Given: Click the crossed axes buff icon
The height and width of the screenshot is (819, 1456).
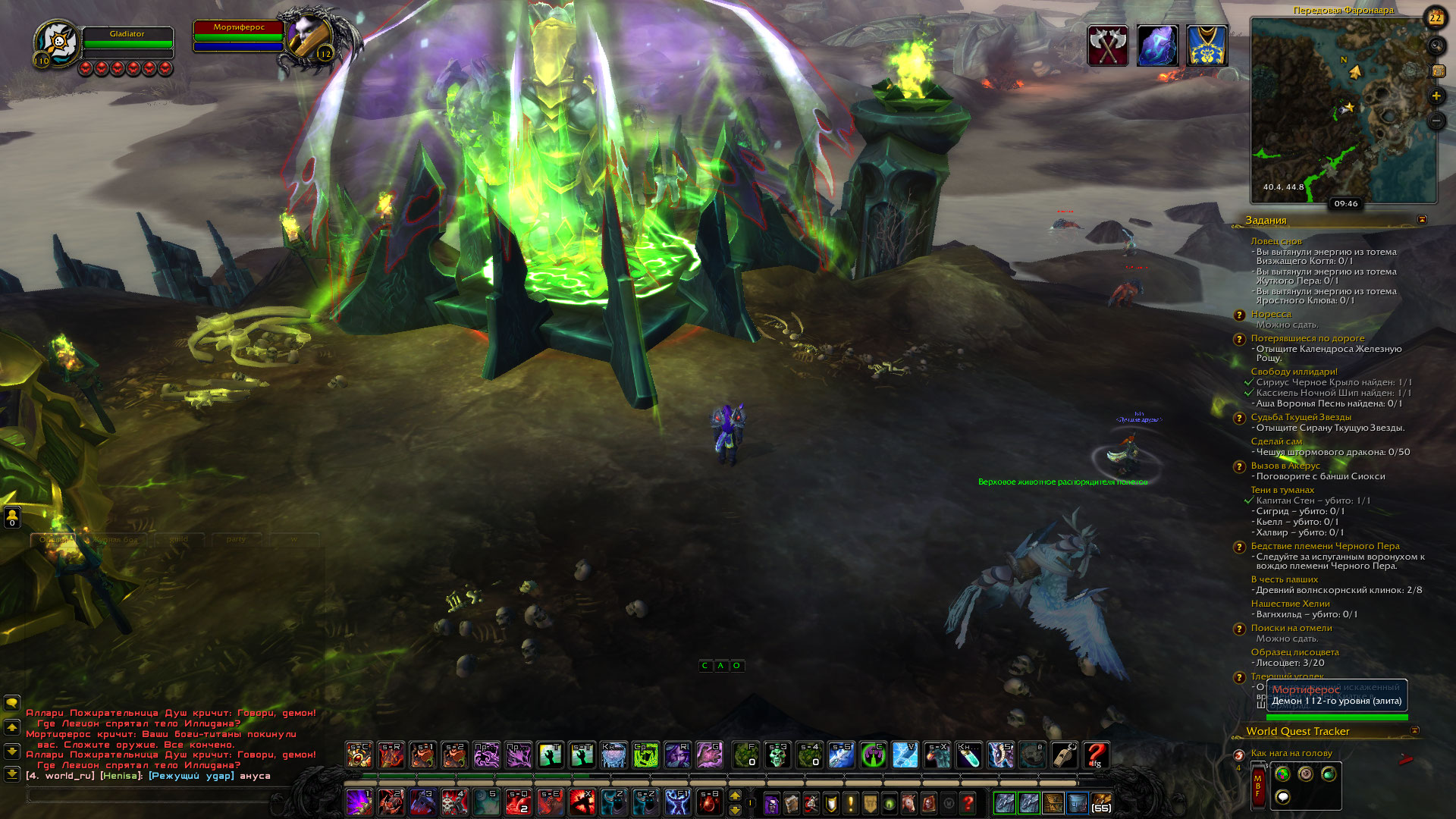Looking at the screenshot, I should 1108,45.
